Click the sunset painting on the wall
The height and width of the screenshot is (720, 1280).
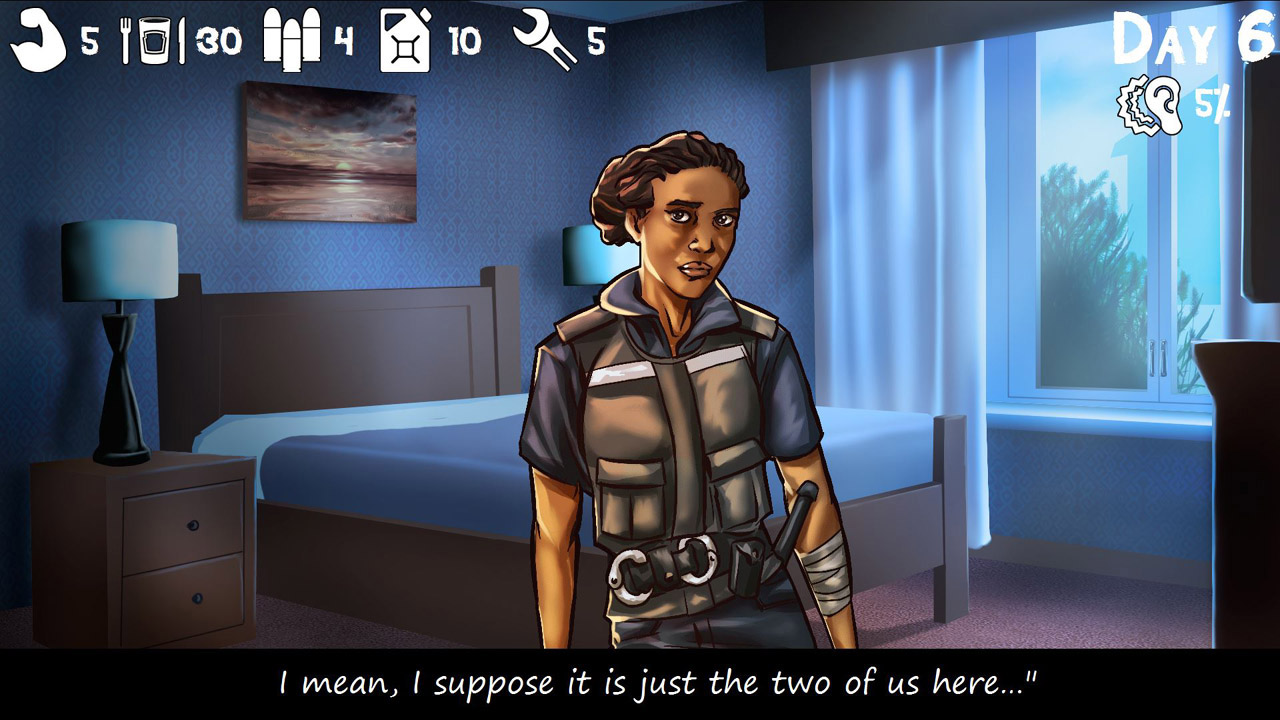328,150
